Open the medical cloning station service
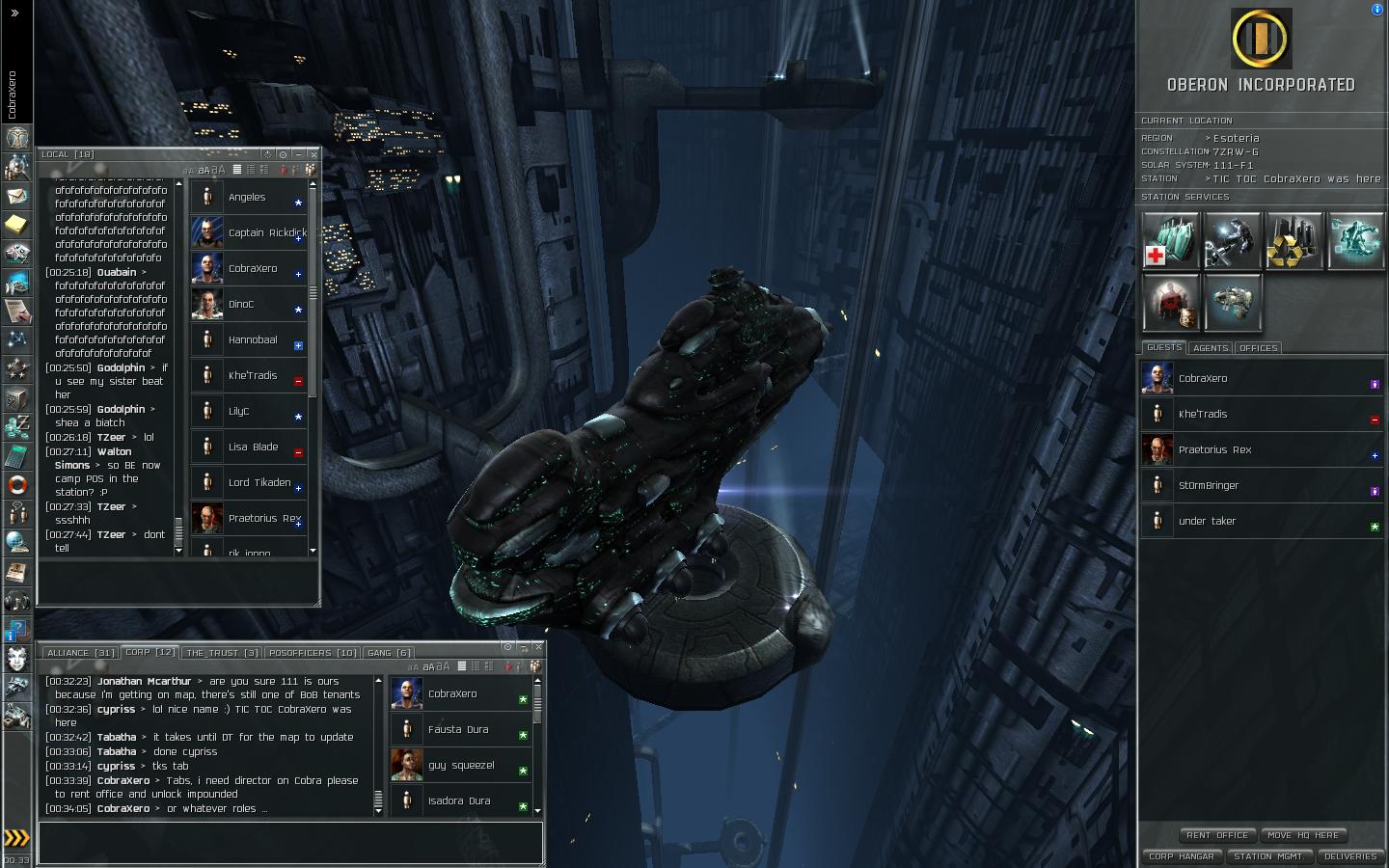 1171,241
